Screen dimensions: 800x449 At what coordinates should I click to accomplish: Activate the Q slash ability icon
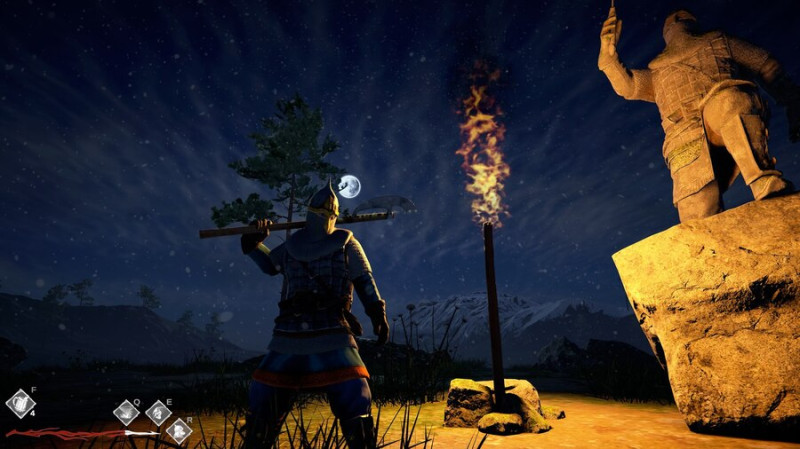[127, 411]
